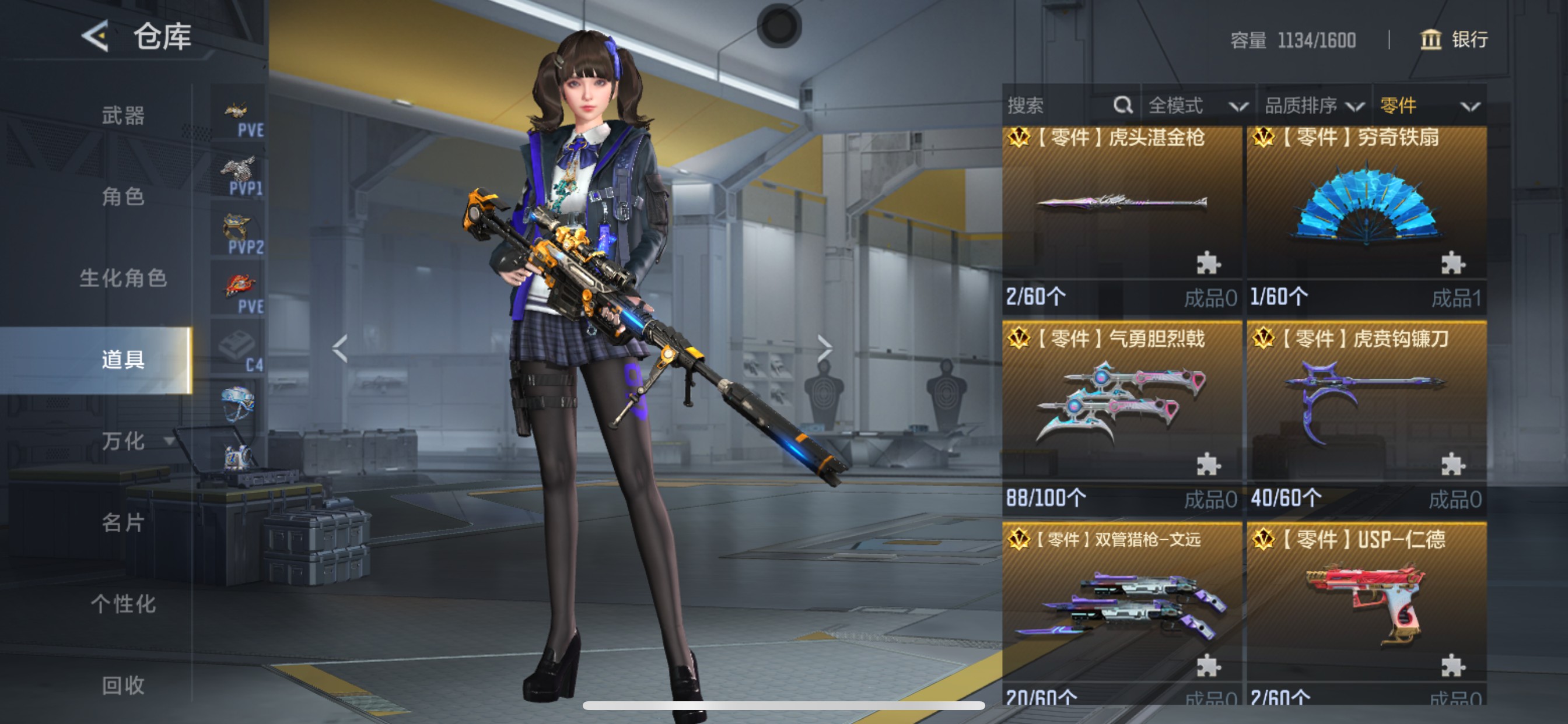Switch to the 角色 category

tap(123, 196)
